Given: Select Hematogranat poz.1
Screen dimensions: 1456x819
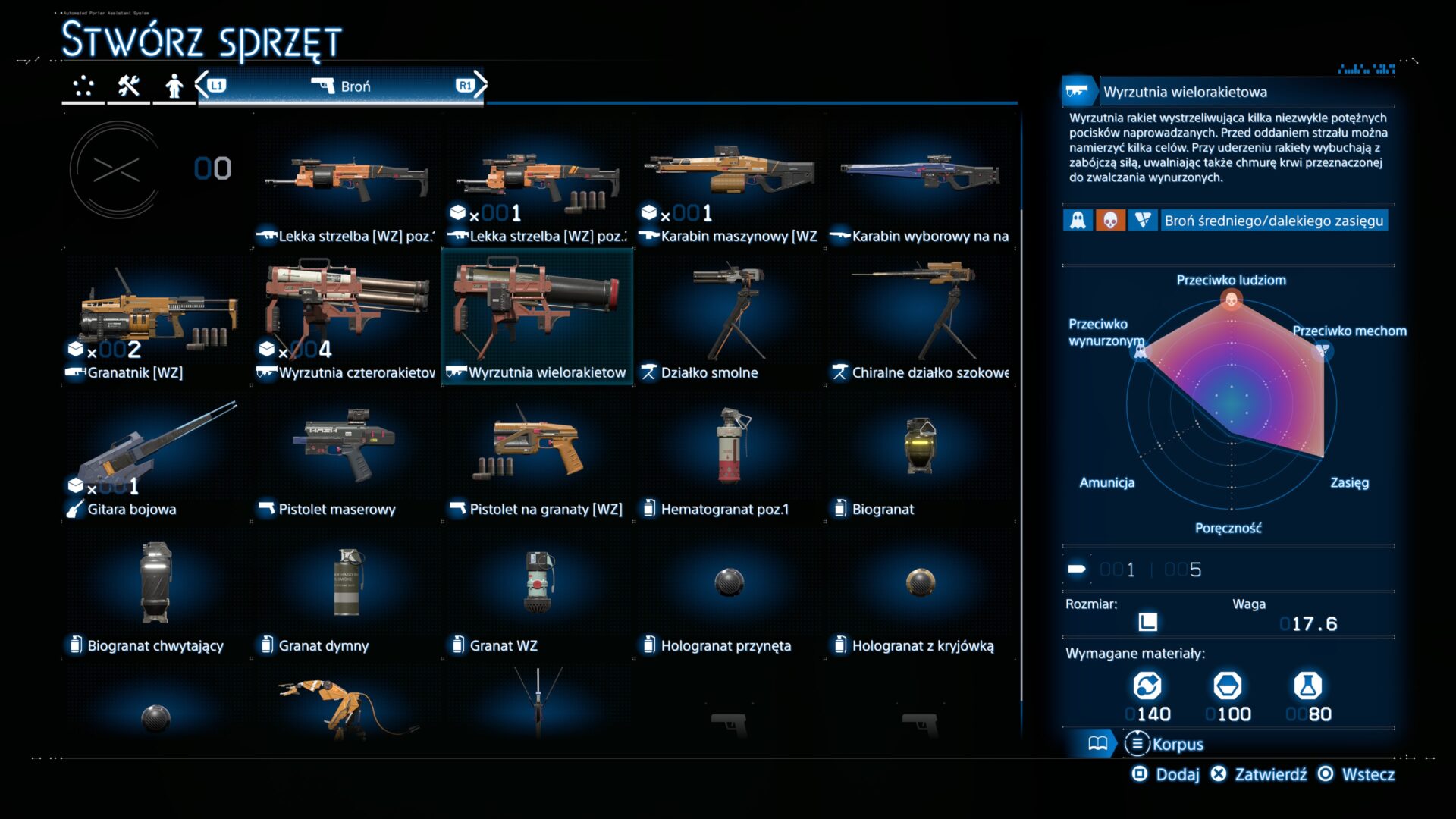Looking at the screenshot, I should click(x=729, y=457).
